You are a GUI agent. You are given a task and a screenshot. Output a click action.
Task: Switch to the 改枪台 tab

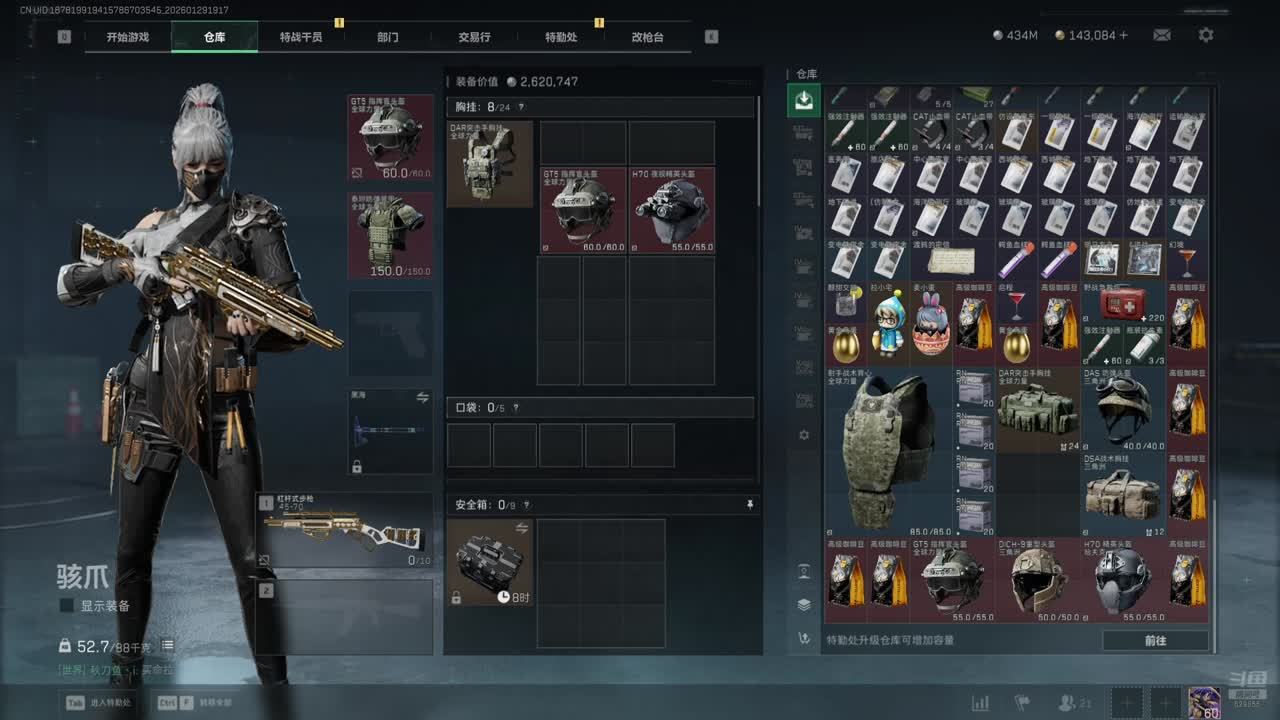(647, 37)
